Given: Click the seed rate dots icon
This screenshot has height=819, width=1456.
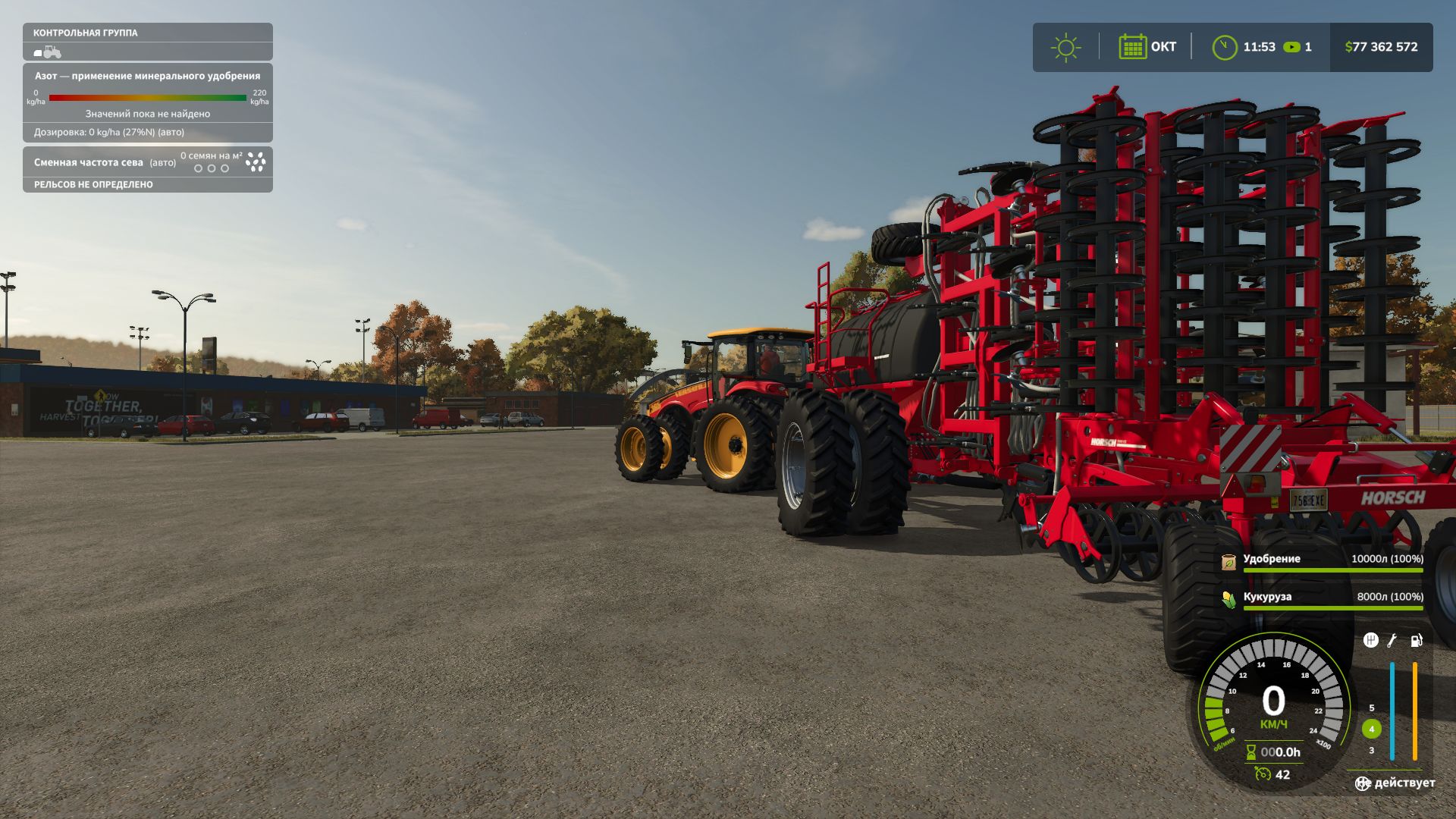Looking at the screenshot, I should click(256, 162).
